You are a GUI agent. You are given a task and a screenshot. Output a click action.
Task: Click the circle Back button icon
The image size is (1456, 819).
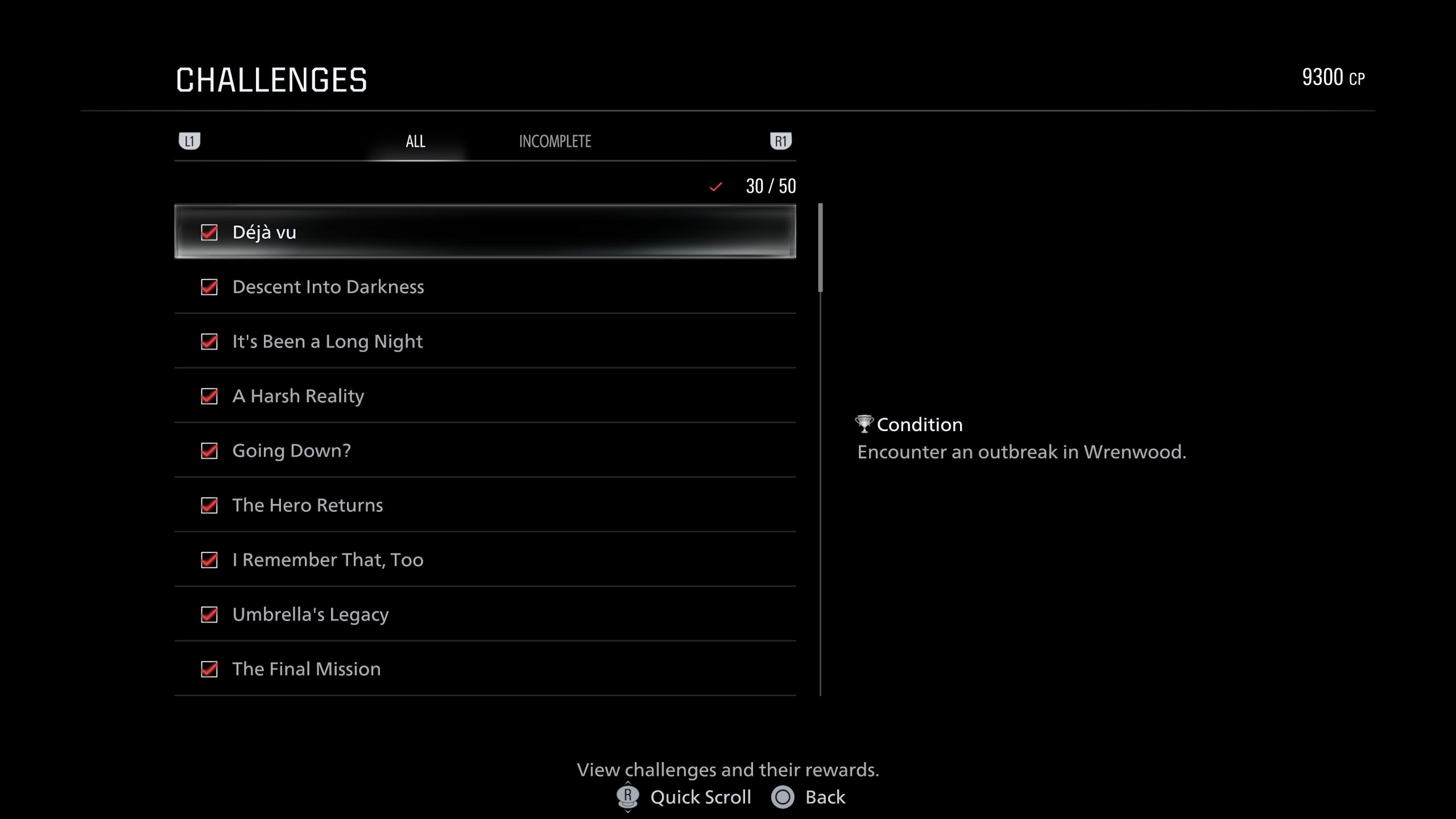pos(783,797)
